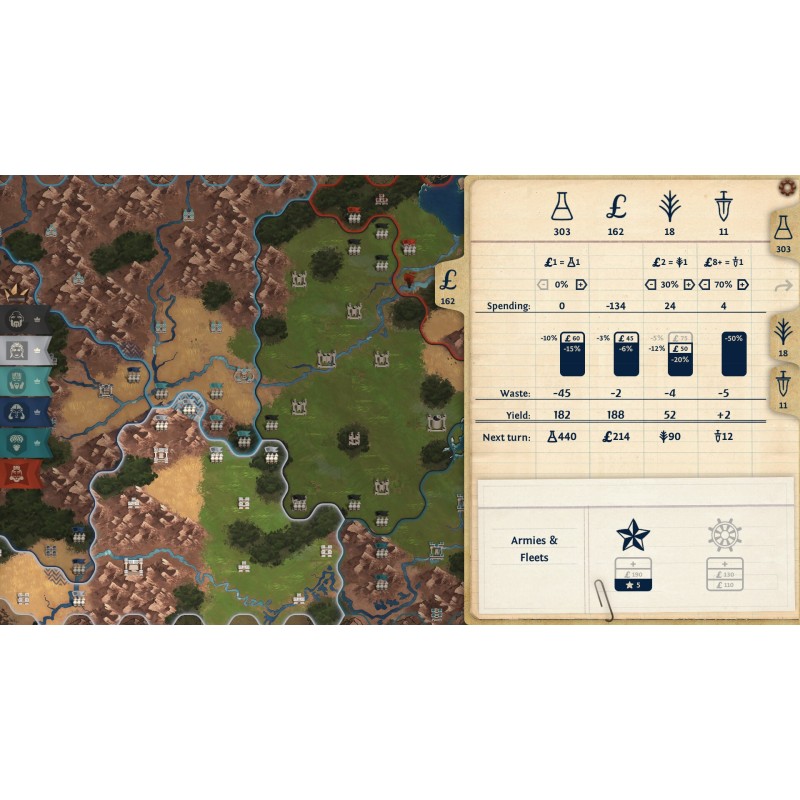This screenshot has height=800, width=800.
Task: Select the top light-teal faction banner
Action: pos(24,381)
